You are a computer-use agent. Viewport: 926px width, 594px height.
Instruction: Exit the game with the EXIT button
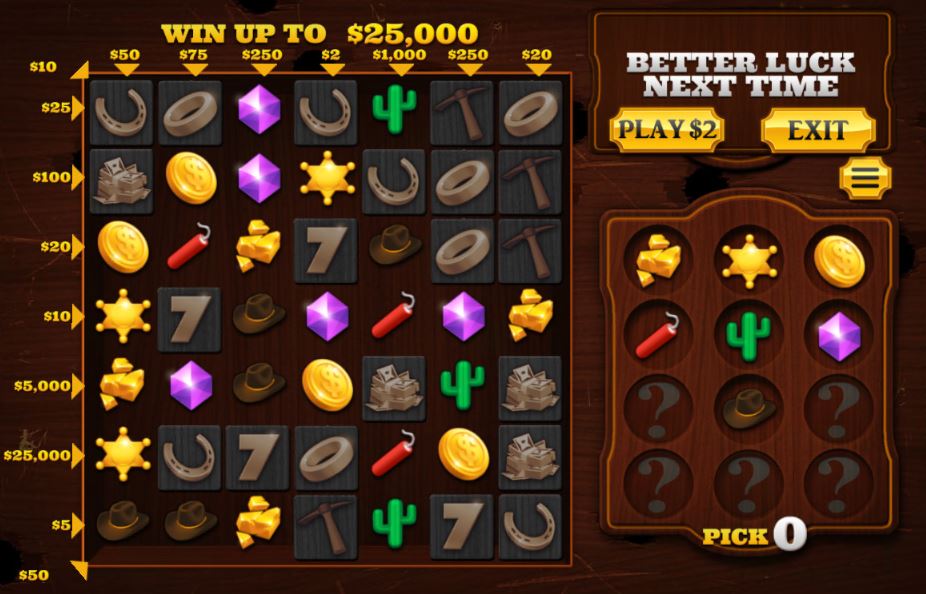[817, 130]
